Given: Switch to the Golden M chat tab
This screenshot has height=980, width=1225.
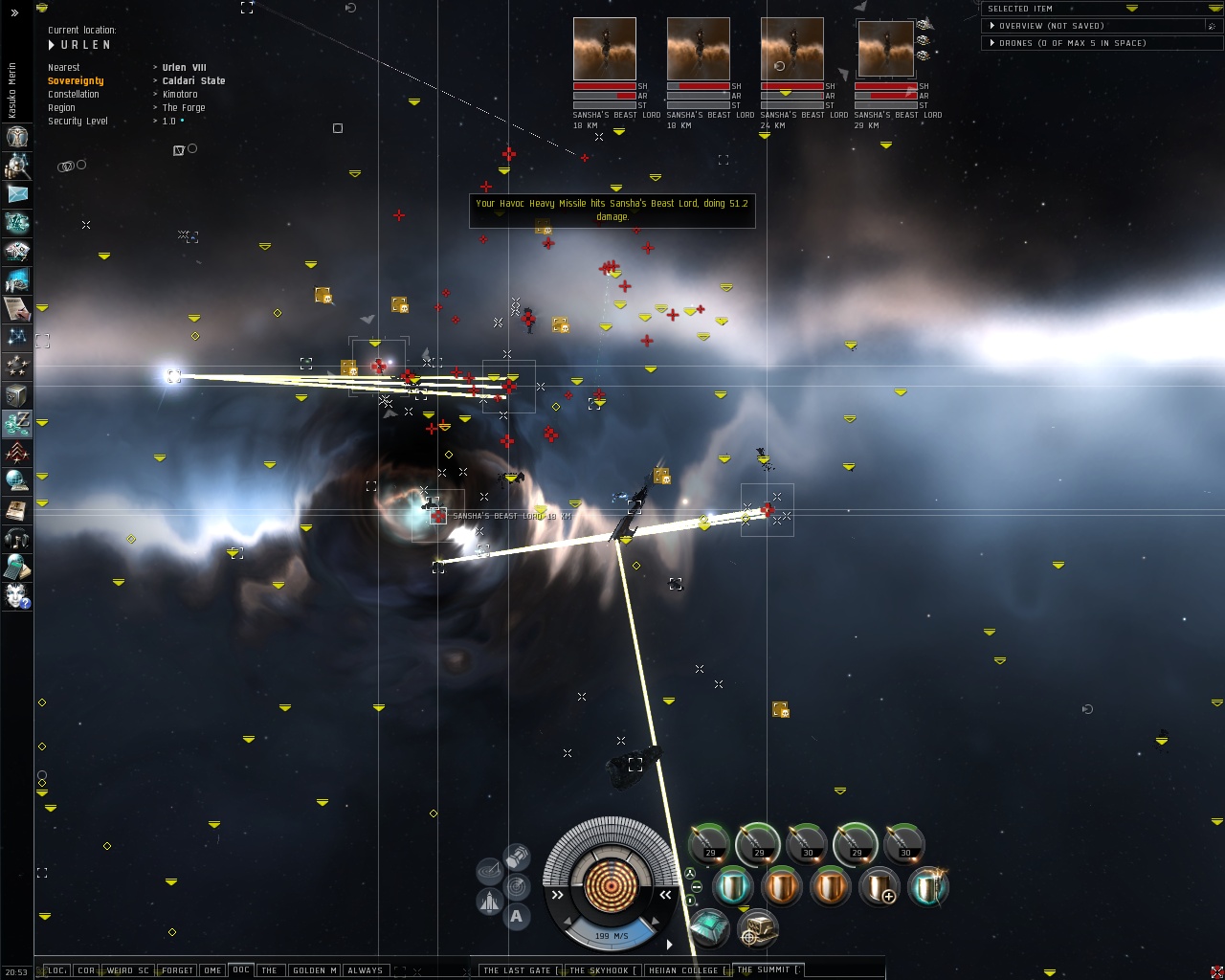Looking at the screenshot, I should (314, 969).
